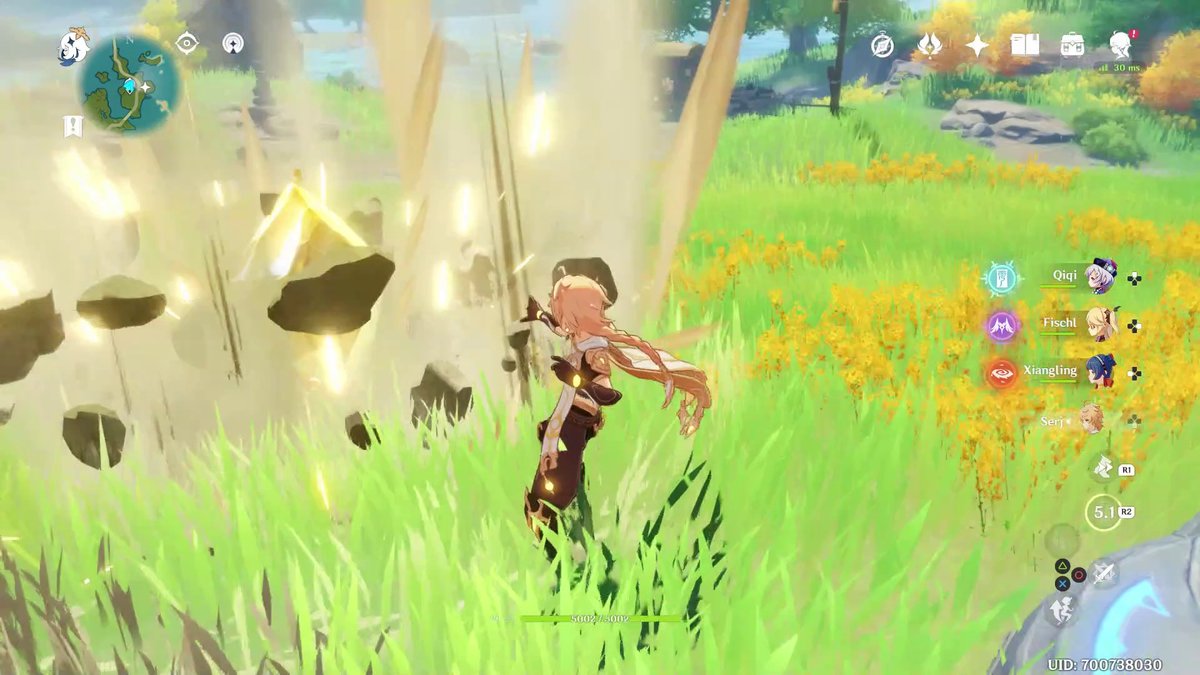Open the Wish four-pointed star icon
The height and width of the screenshot is (675, 1200).
pyautogui.click(x=976, y=45)
